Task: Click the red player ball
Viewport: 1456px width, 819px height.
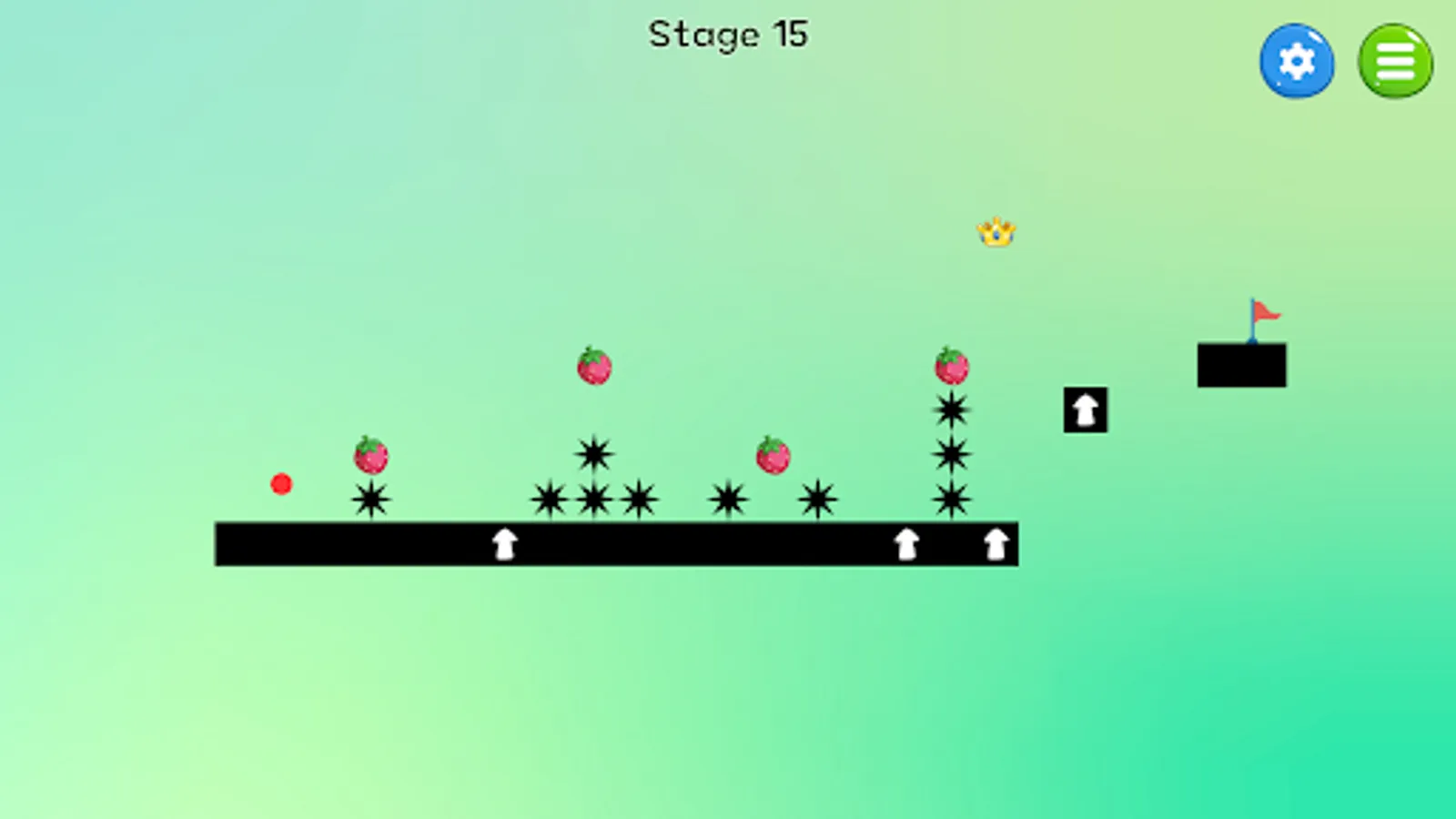Action: 282,485
